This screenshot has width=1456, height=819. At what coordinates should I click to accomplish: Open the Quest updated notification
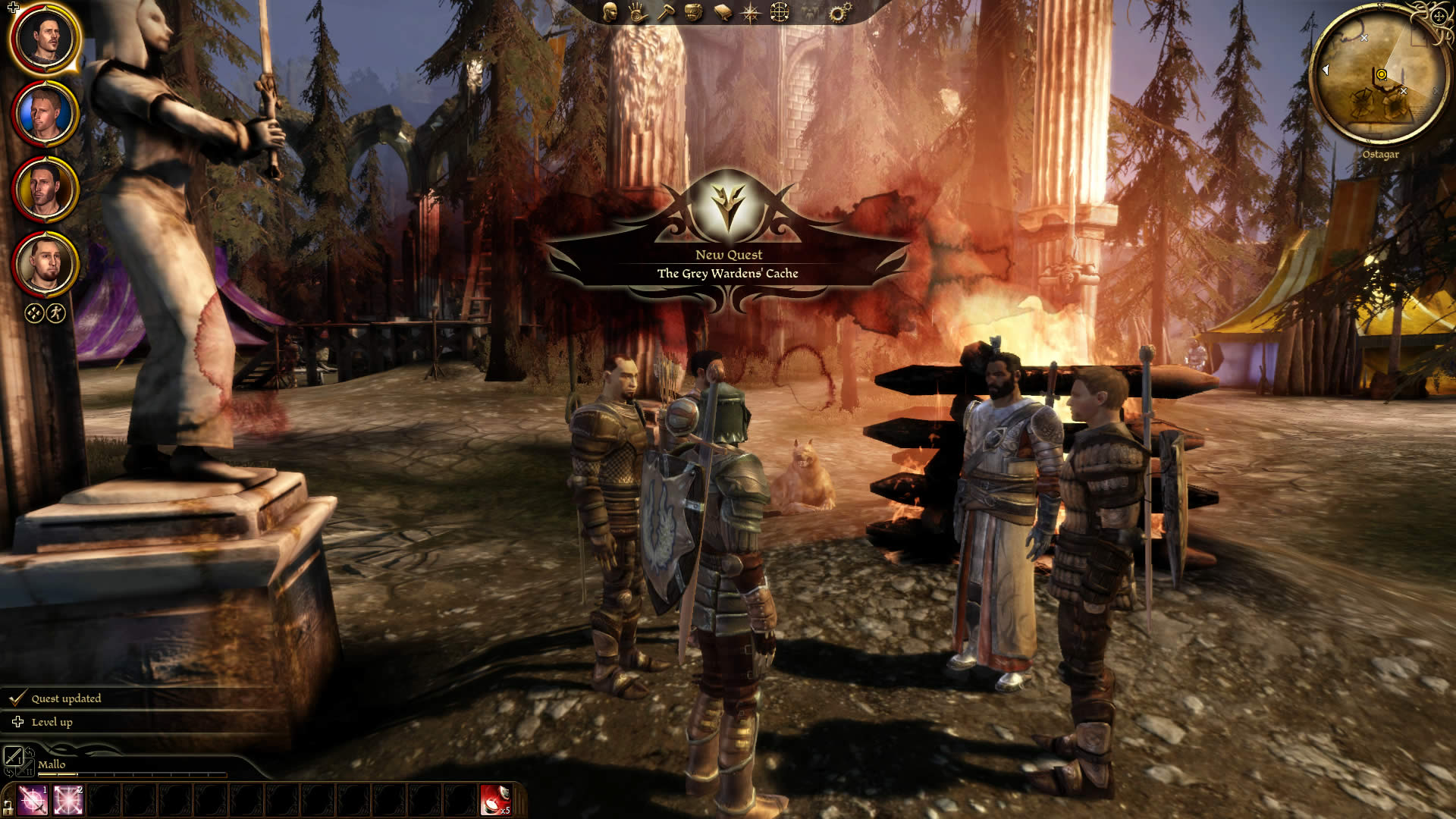[65, 698]
